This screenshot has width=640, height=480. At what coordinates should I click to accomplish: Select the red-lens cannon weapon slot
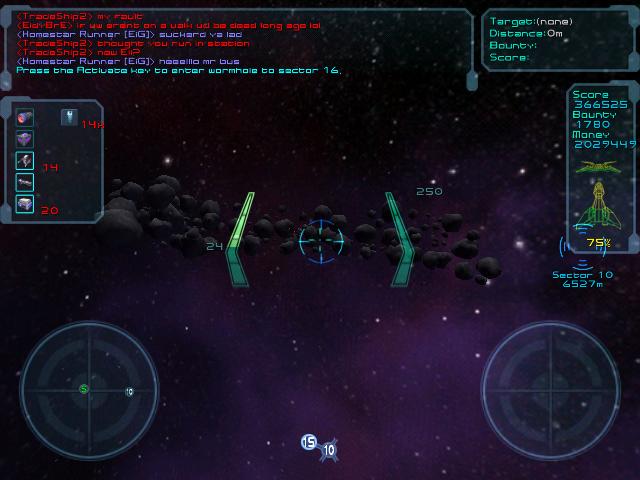25,118
